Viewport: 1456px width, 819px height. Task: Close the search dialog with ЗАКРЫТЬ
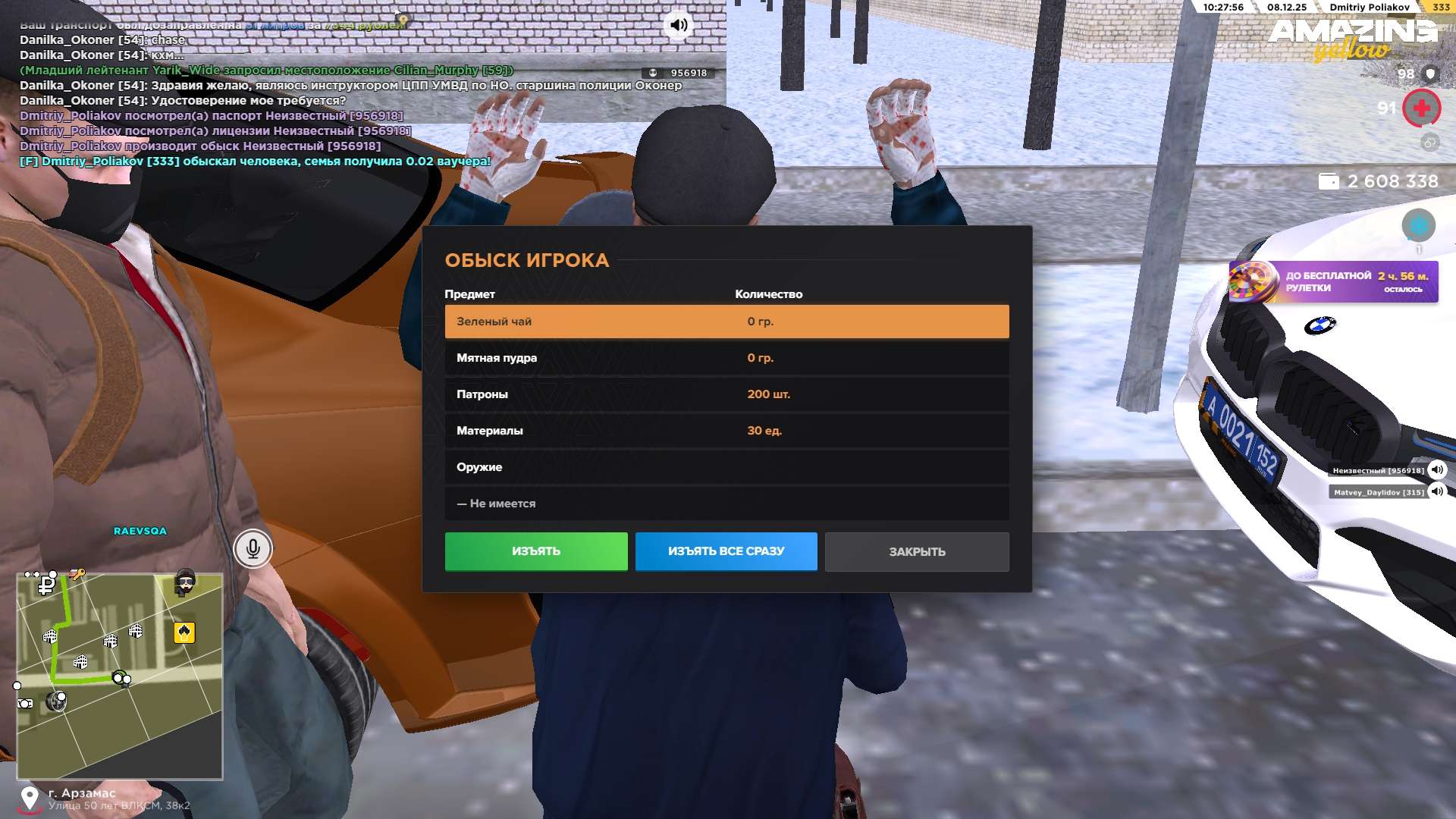coord(917,551)
